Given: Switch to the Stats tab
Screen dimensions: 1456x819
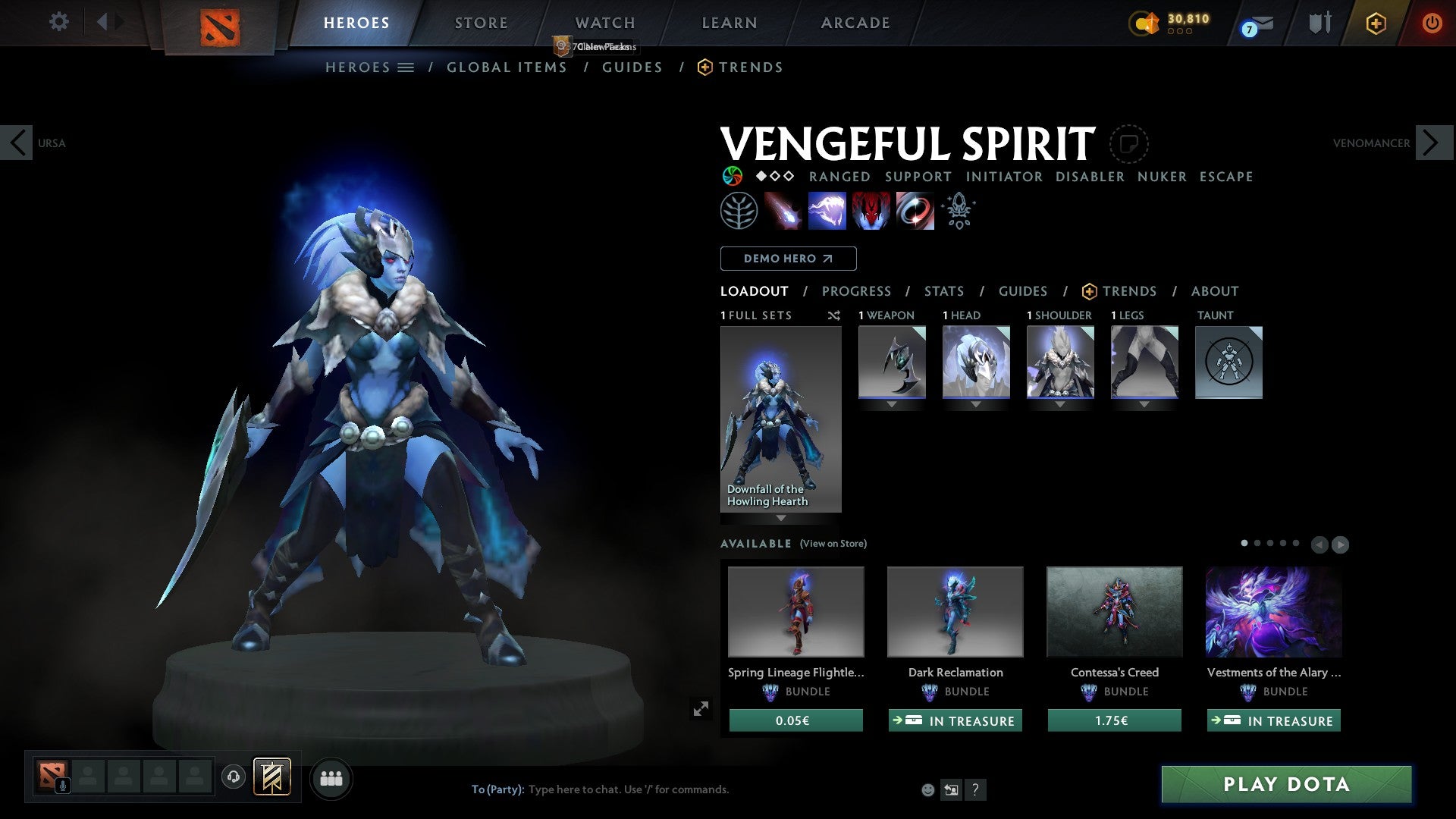Looking at the screenshot, I should click(x=943, y=290).
